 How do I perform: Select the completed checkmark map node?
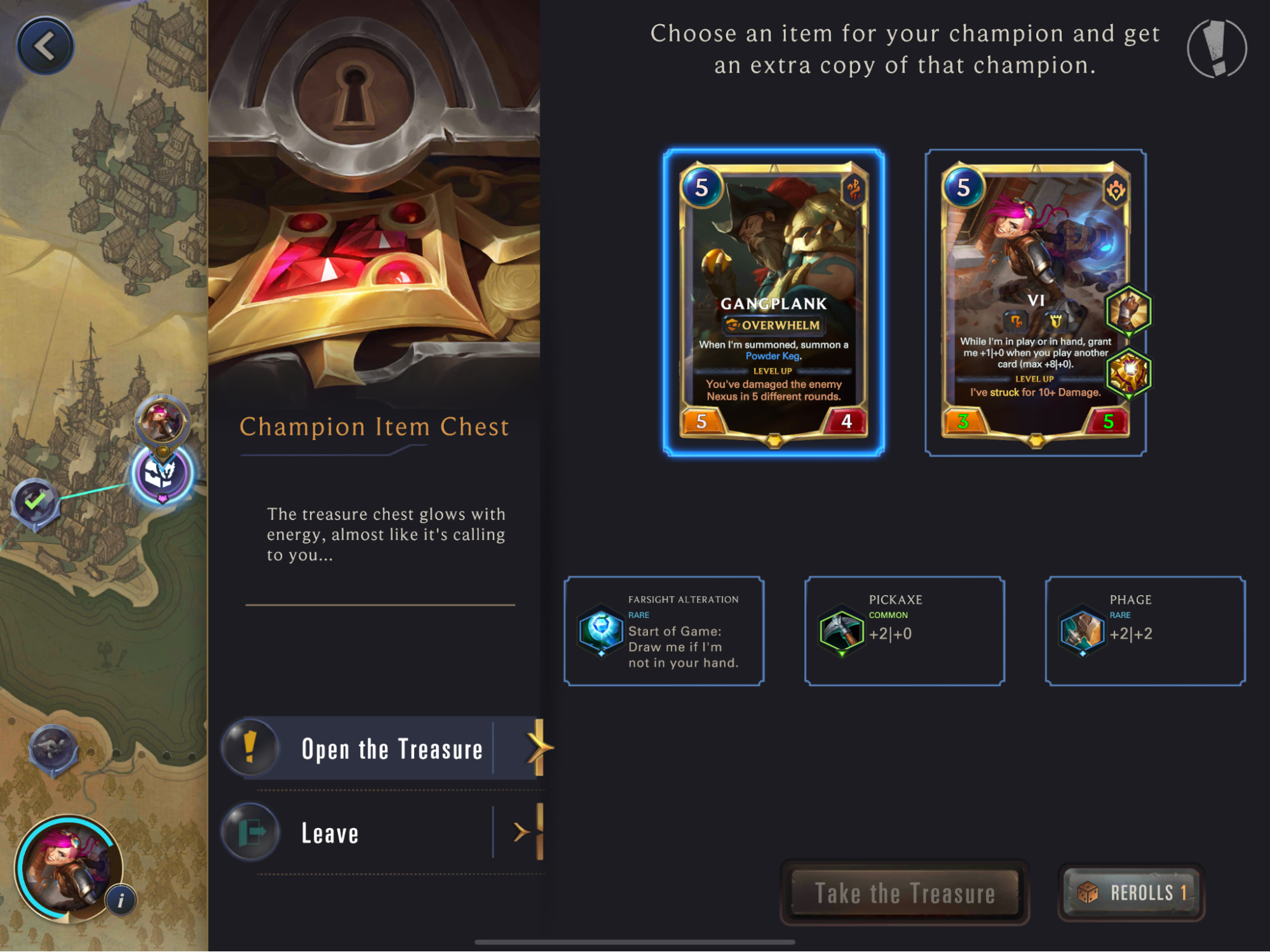point(36,502)
